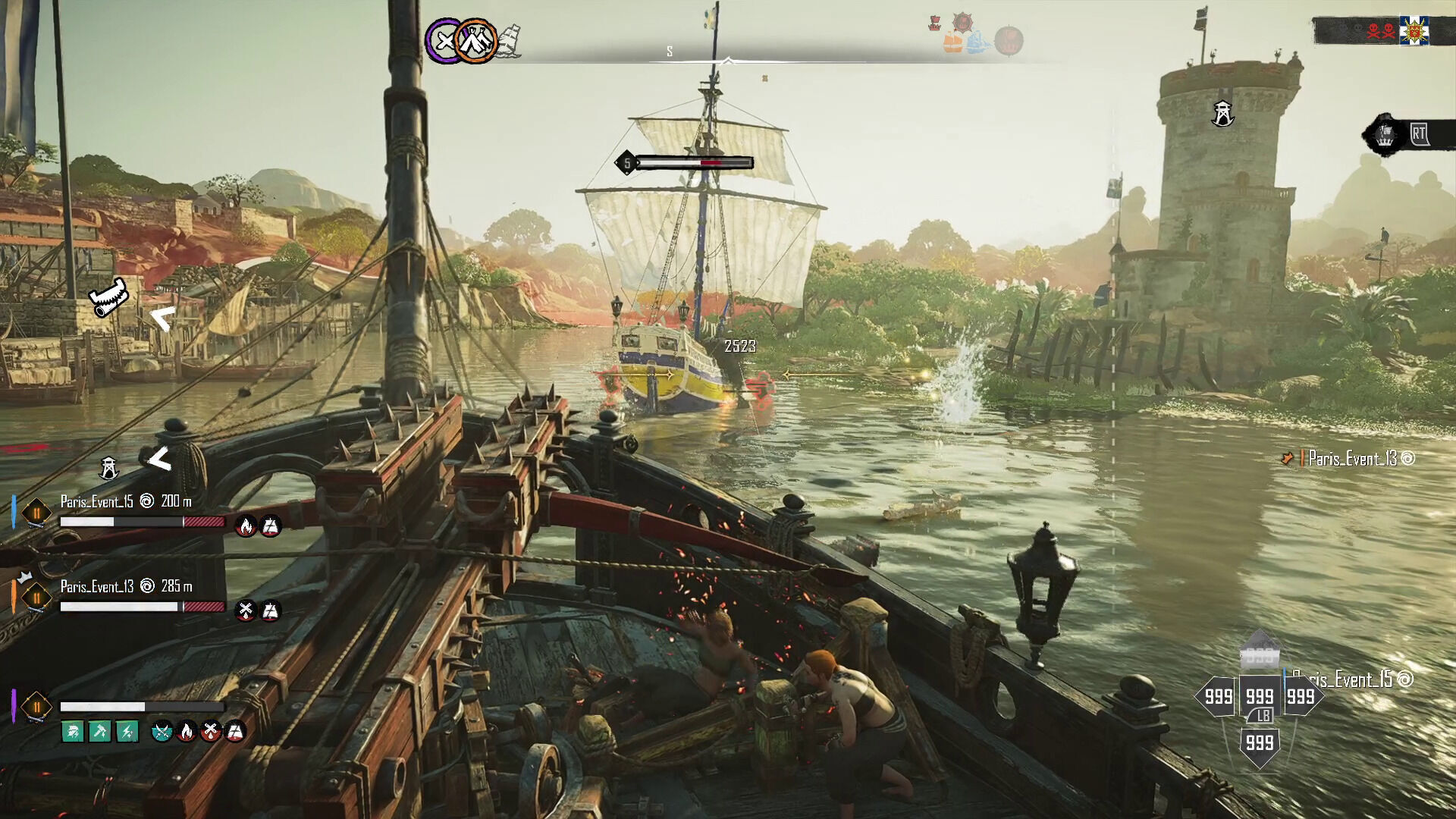Click the purple-ringed compass marker icon
This screenshot has height=819, width=1456.
coord(445,41)
